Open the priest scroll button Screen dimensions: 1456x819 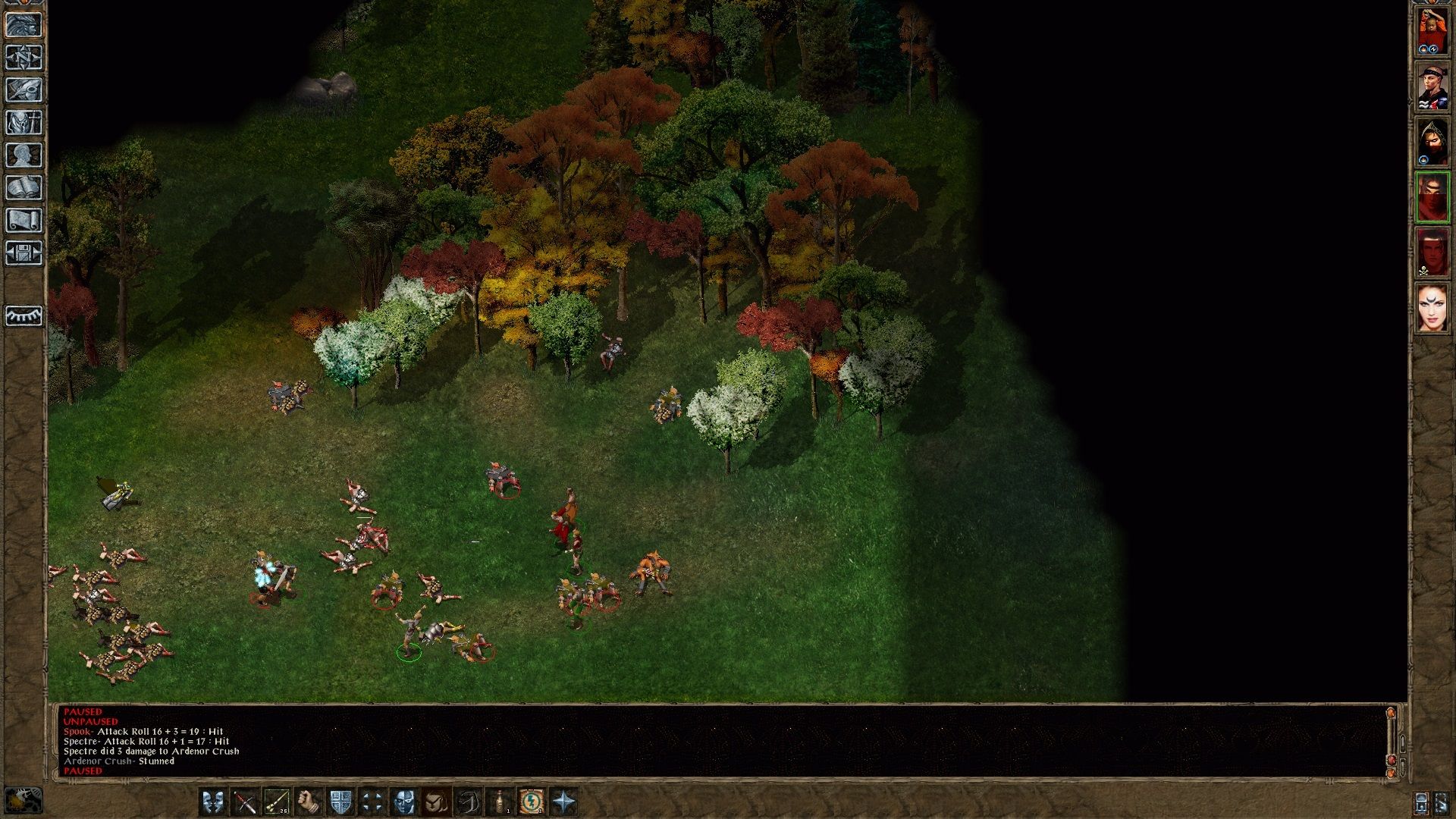[24, 221]
